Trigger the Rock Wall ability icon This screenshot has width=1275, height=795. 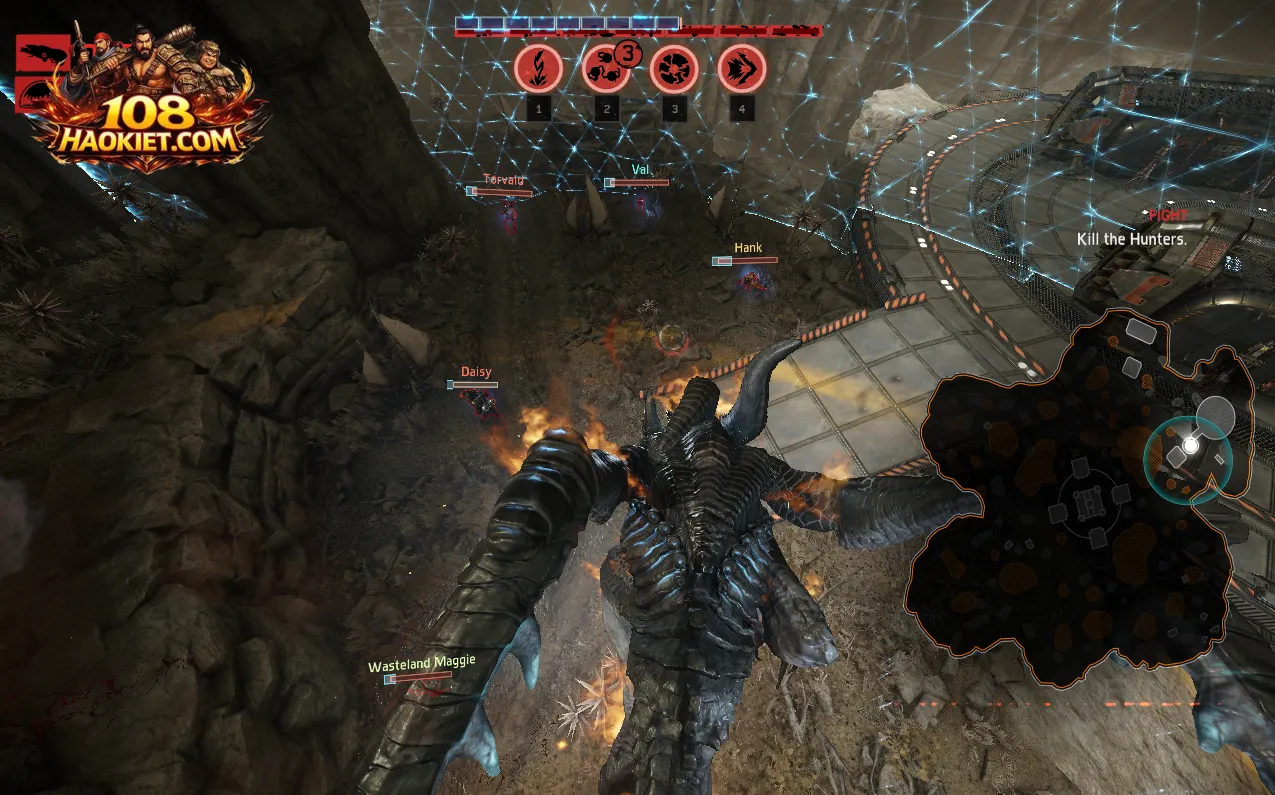click(x=673, y=69)
